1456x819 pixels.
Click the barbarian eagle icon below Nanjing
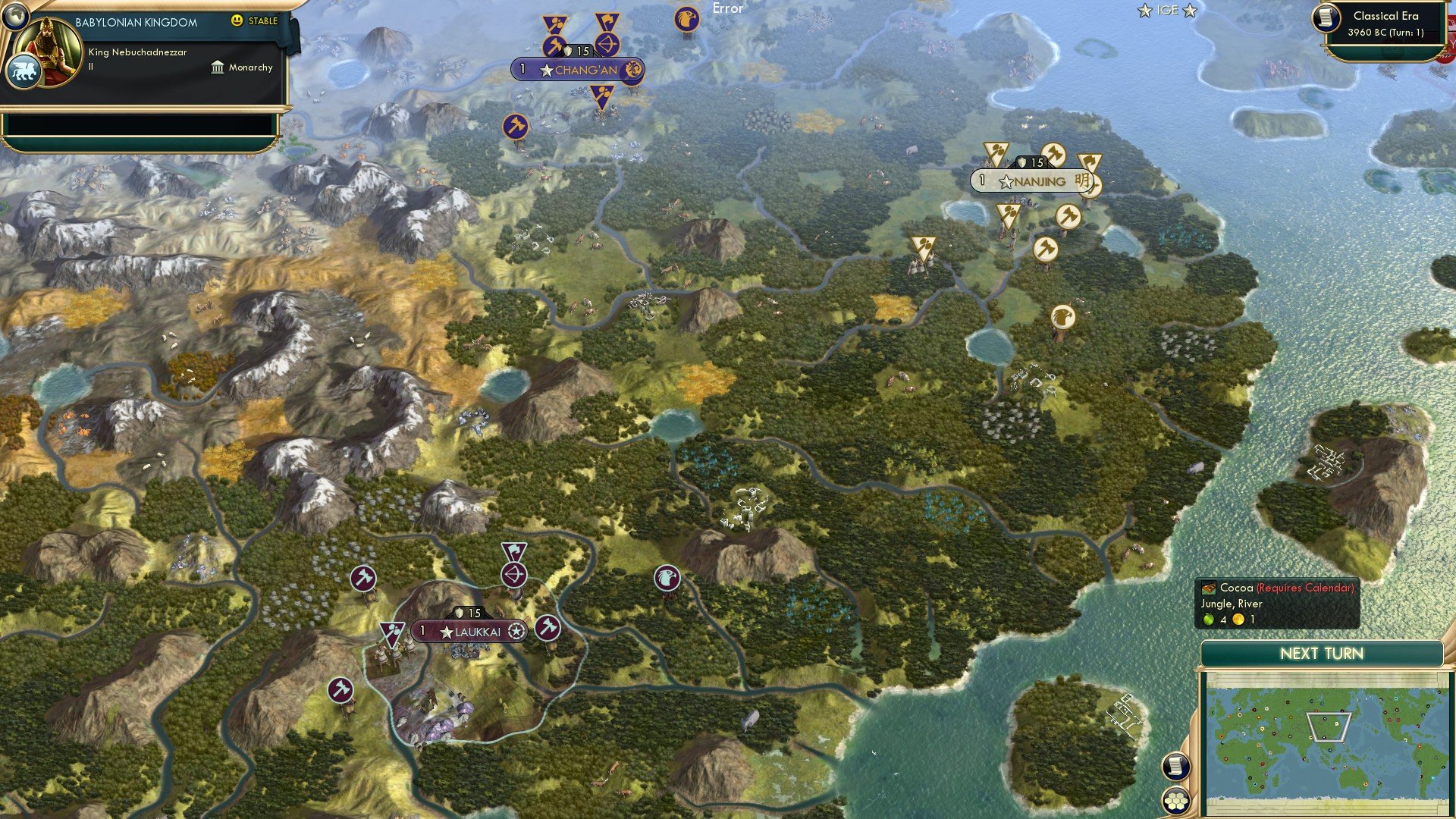click(1064, 316)
